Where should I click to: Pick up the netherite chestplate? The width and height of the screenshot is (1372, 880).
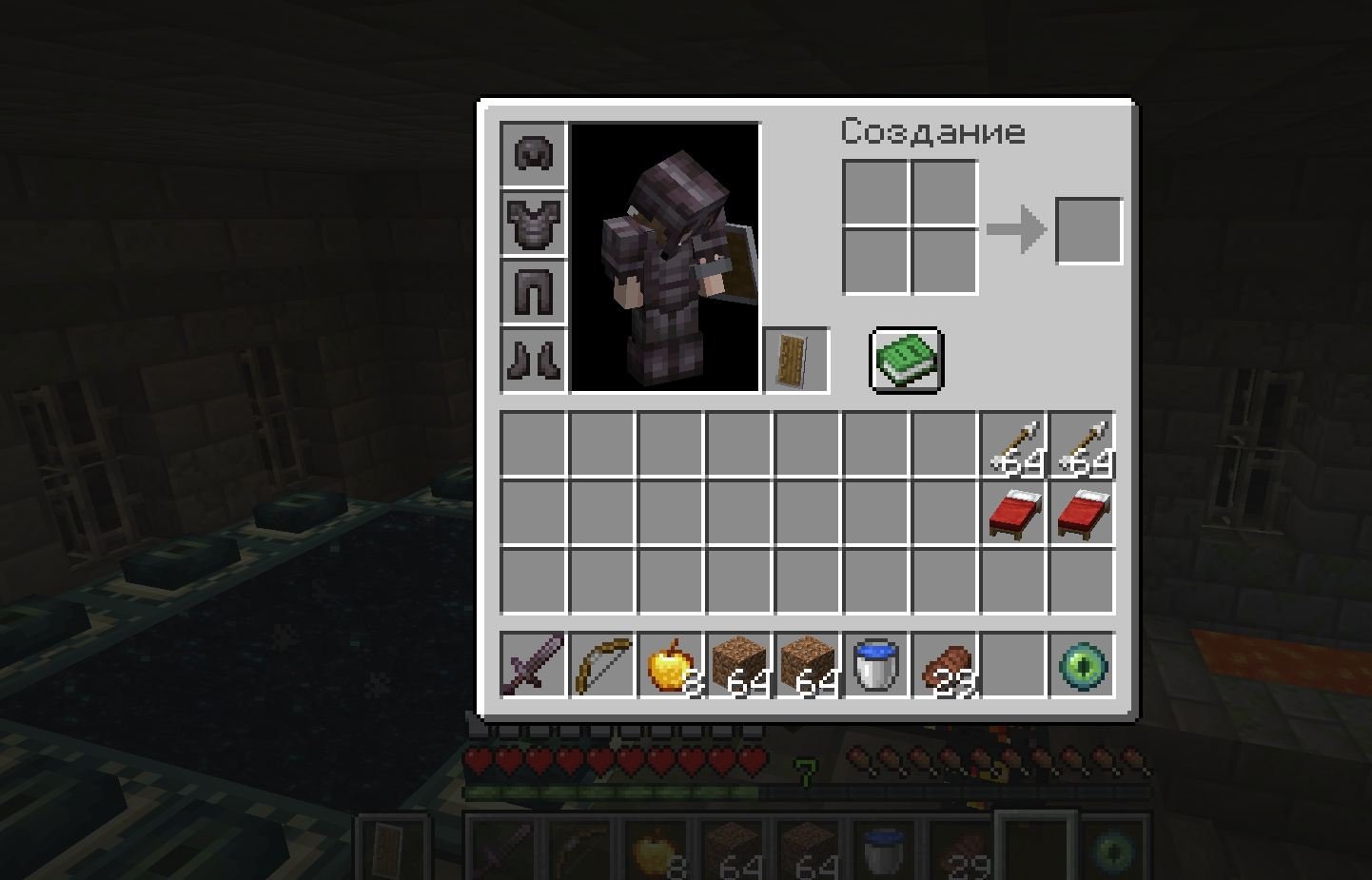[534, 223]
